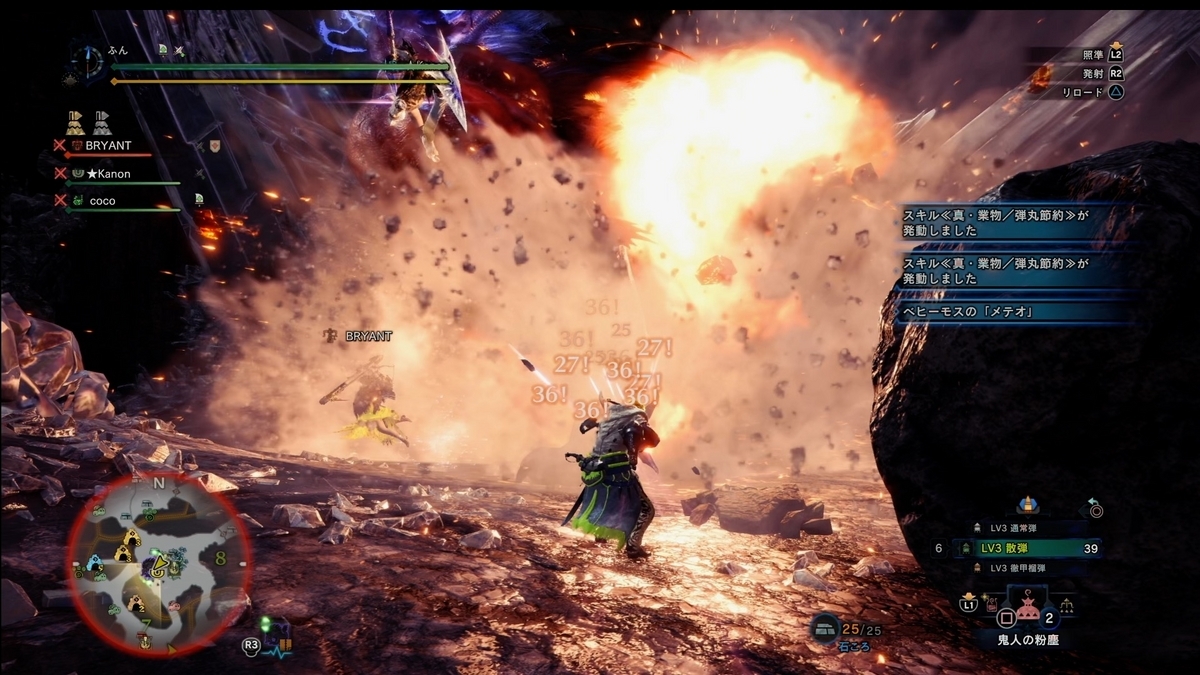Click the quest clock dial
The width and height of the screenshot is (1200, 675).
point(88,61)
